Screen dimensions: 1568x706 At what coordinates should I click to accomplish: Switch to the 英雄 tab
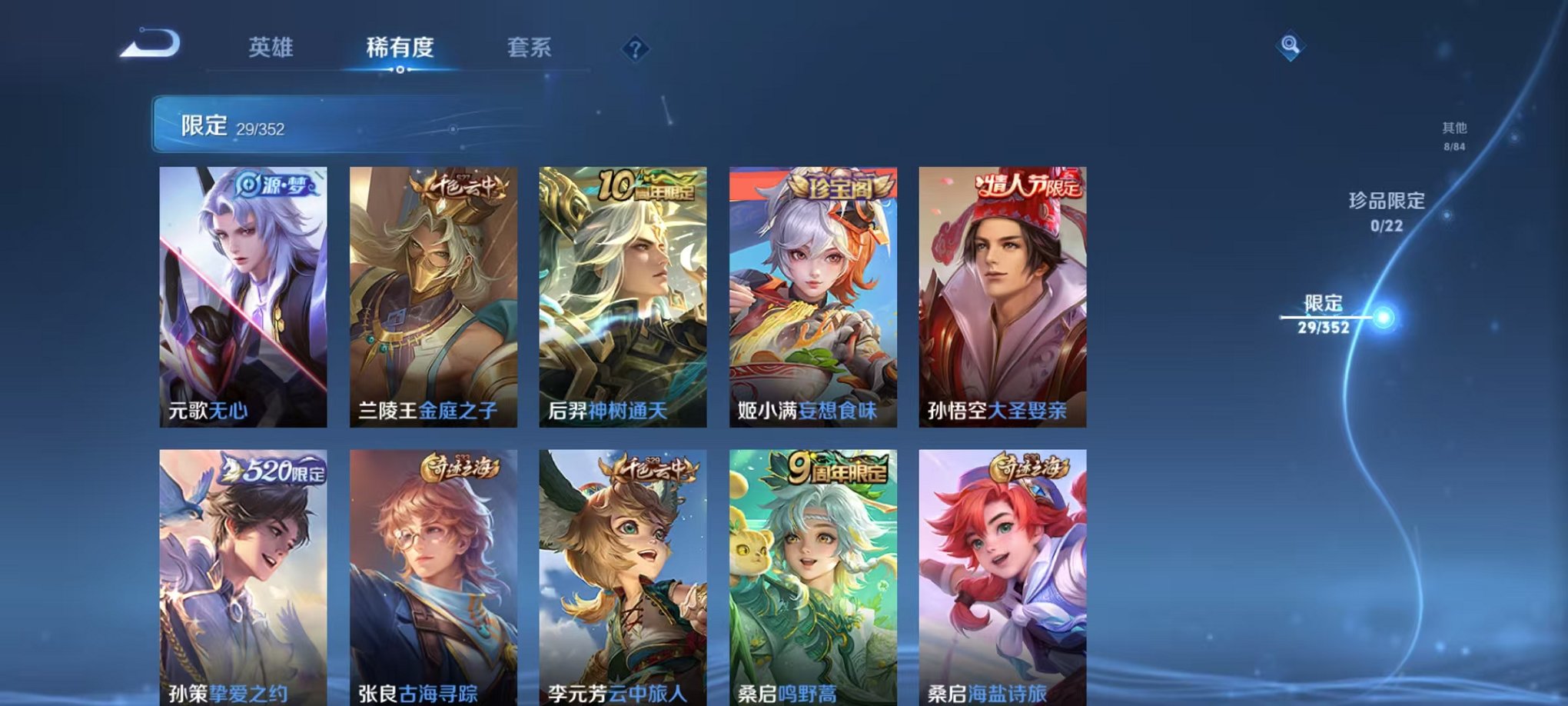(x=273, y=48)
